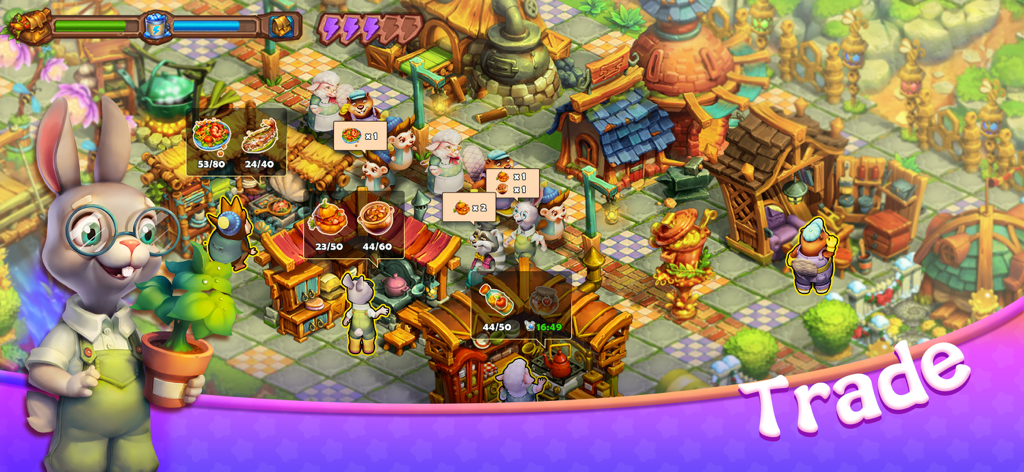Tap the purple lightning bolt energy counter
This screenshot has height=472, width=1024.
[x=369, y=28]
